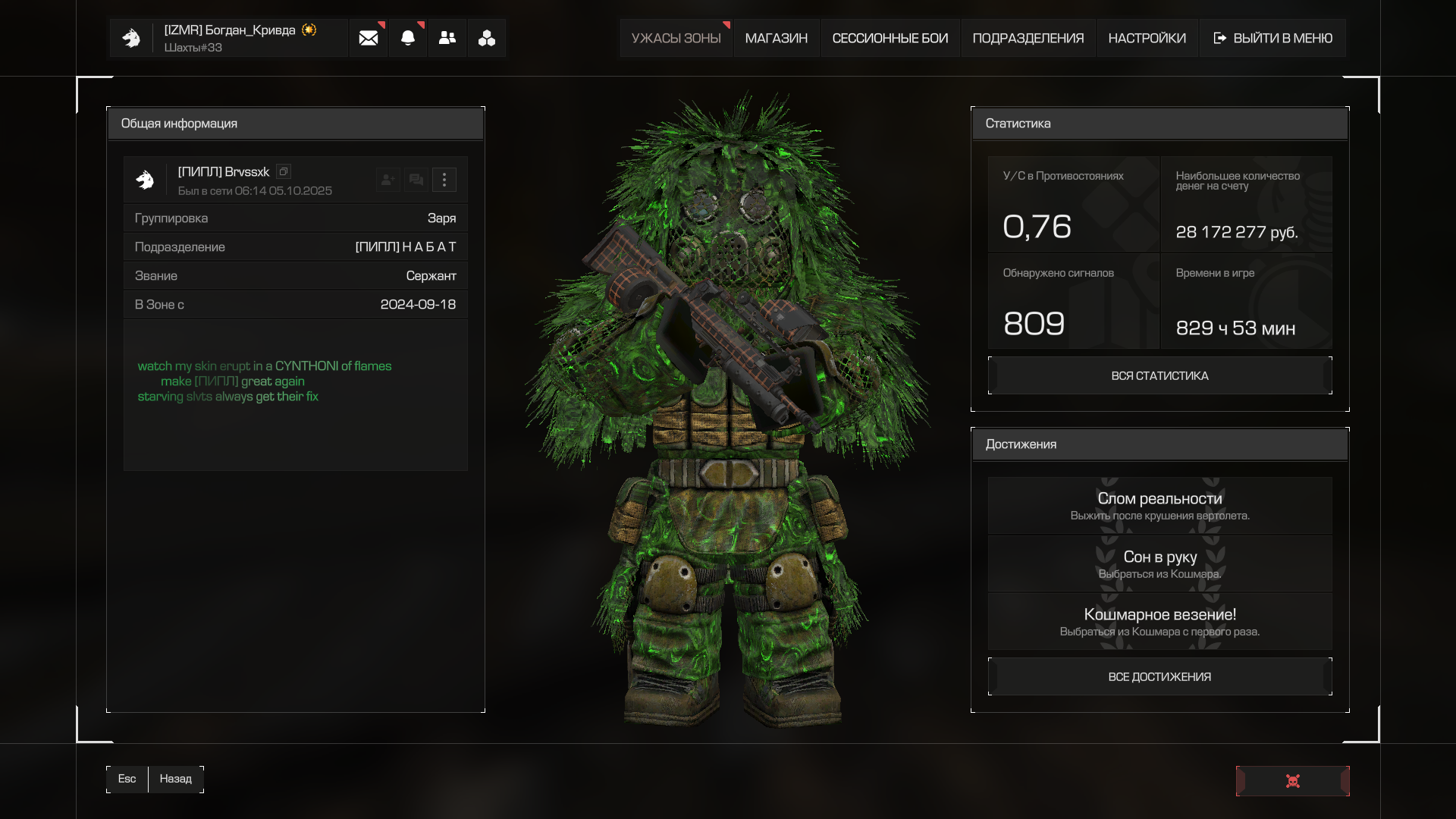1456x819 pixels.
Task: Click the Назад back button
Action: pyautogui.click(x=175, y=779)
